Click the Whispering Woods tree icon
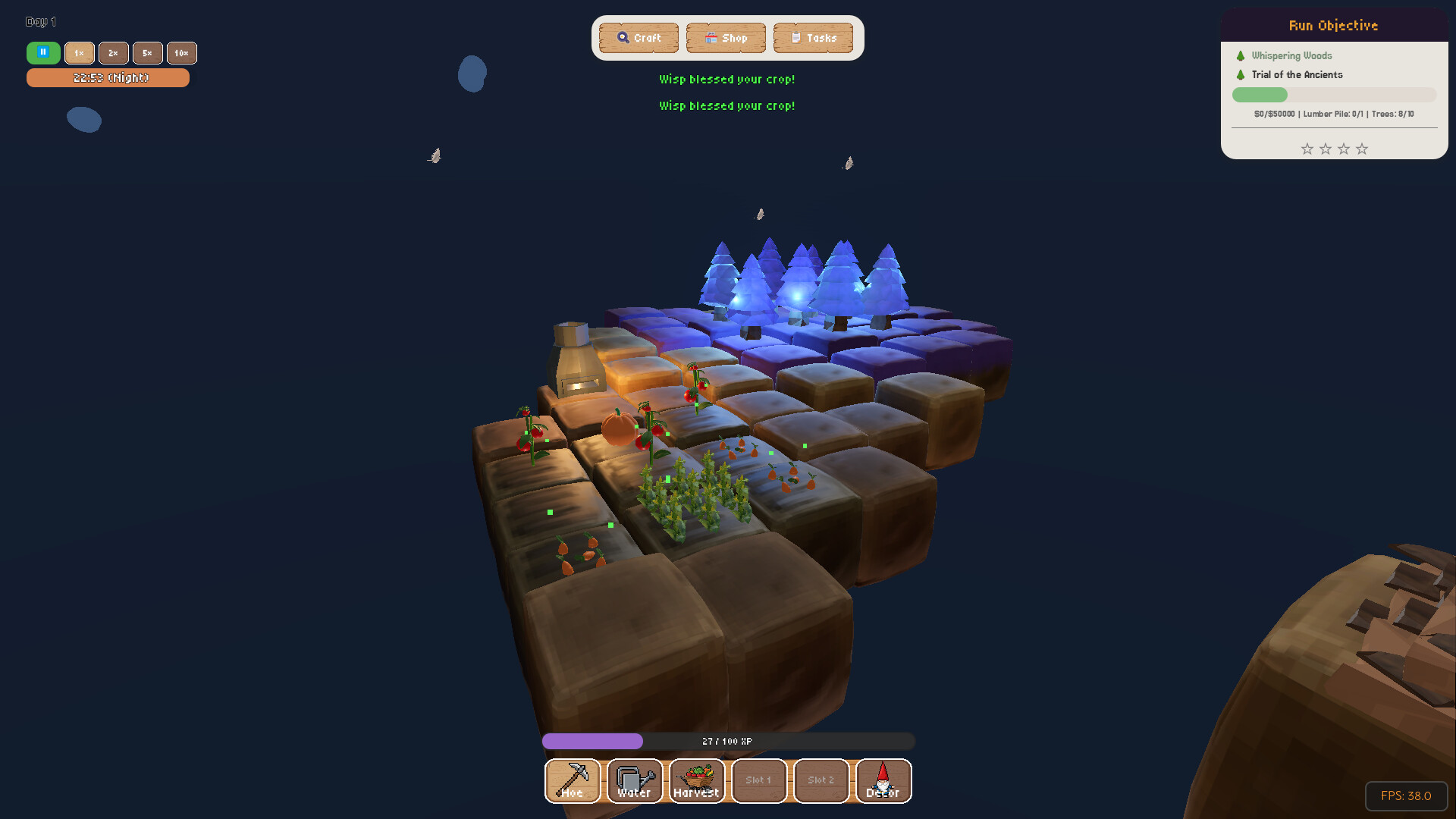1456x819 pixels. [x=1241, y=55]
